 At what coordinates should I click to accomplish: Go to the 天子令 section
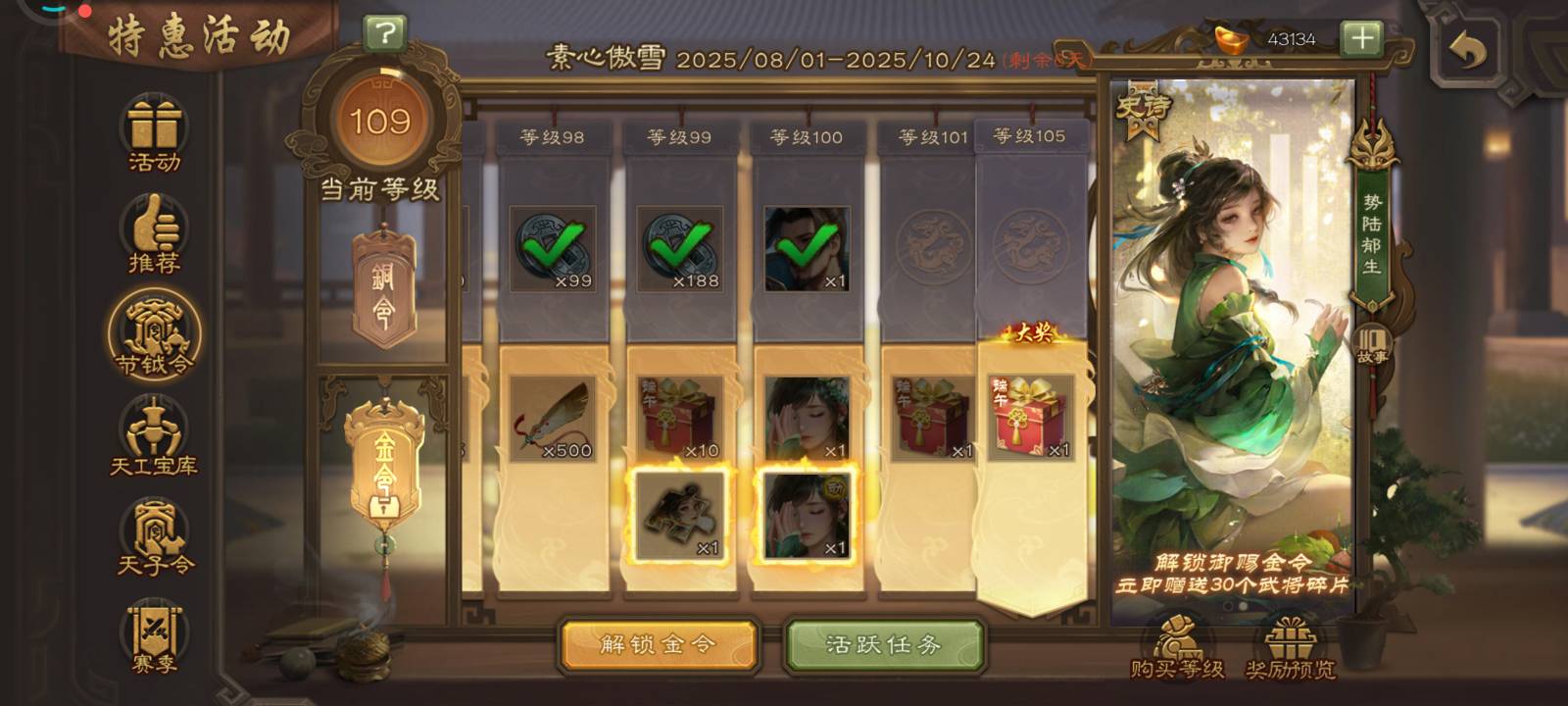point(155,537)
